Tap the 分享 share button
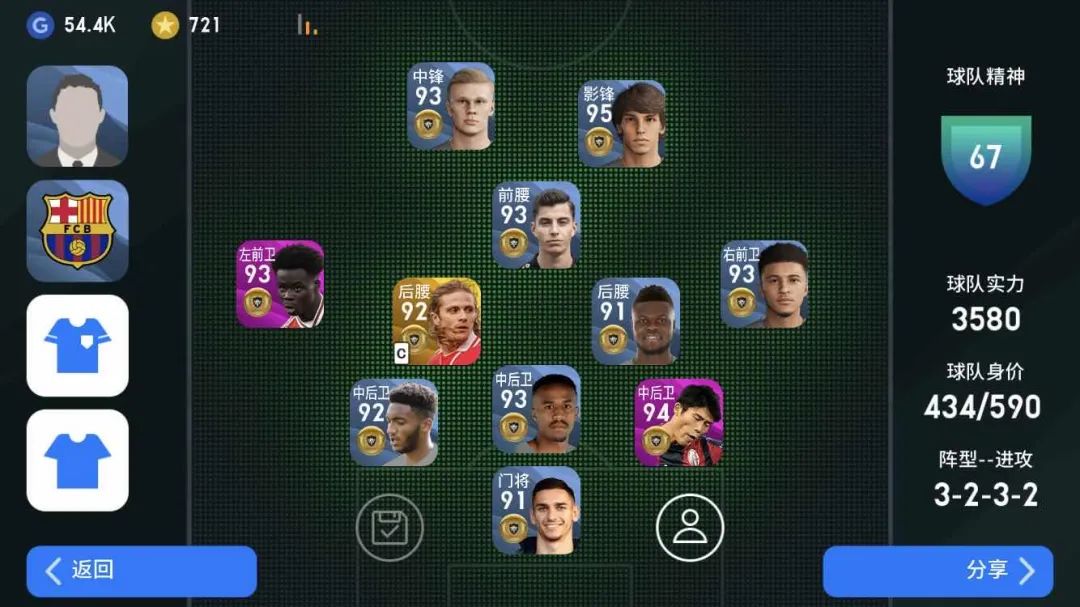The height and width of the screenshot is (607, 1080). point(937,571)
